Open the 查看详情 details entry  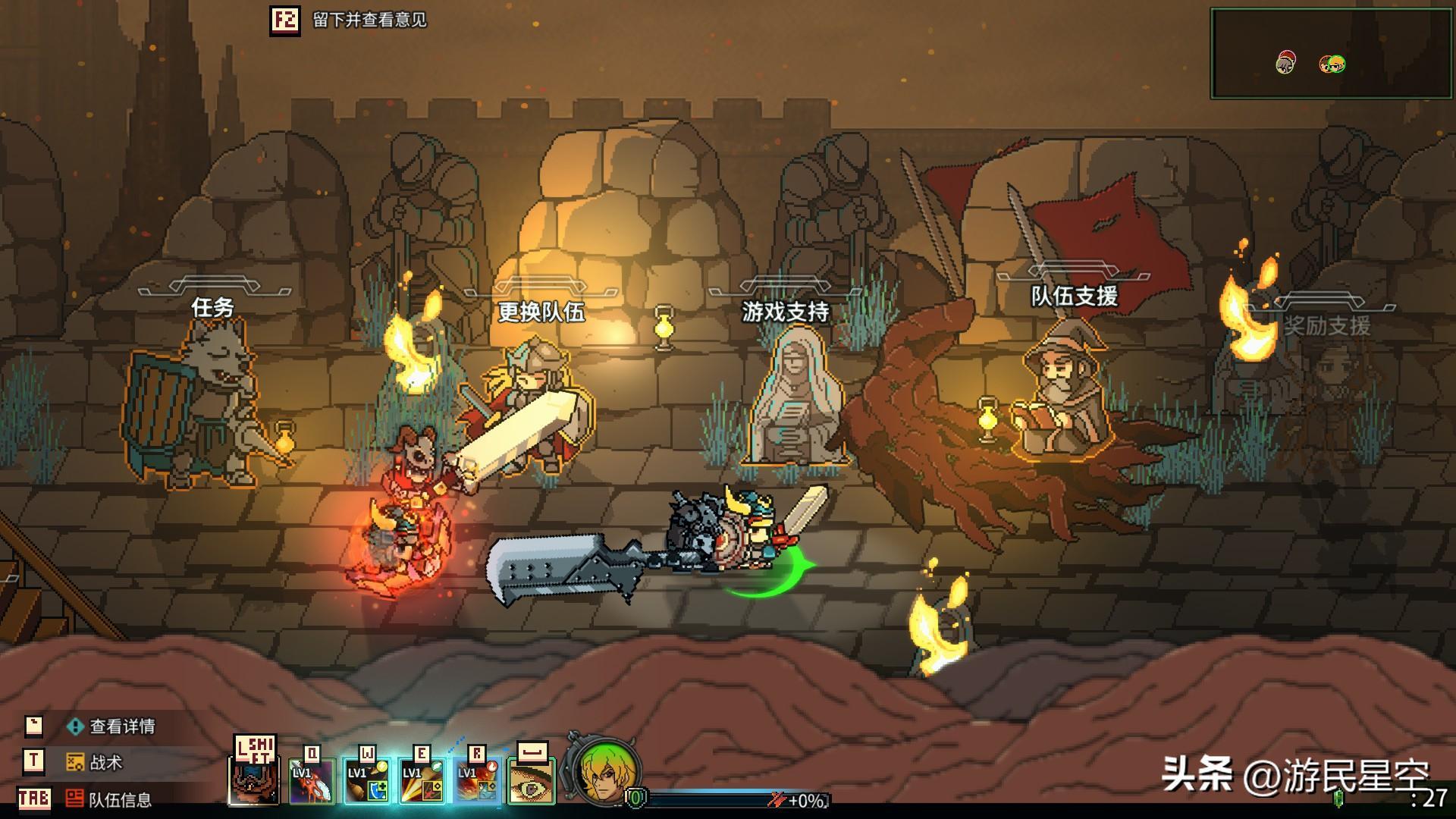(121, 726)
